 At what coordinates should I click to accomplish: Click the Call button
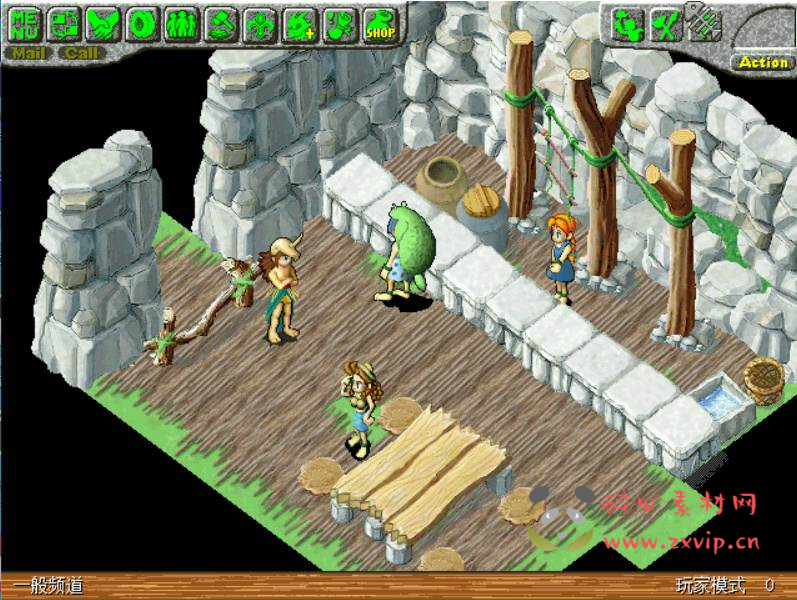(x=82, y=52)
